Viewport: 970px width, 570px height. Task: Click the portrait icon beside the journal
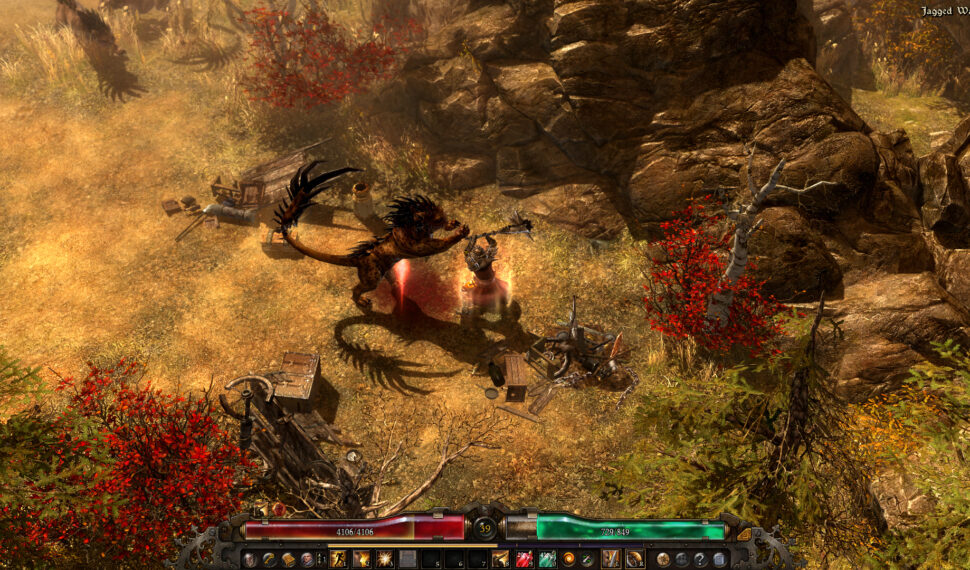pyautogui.click(x=307, y=559)
